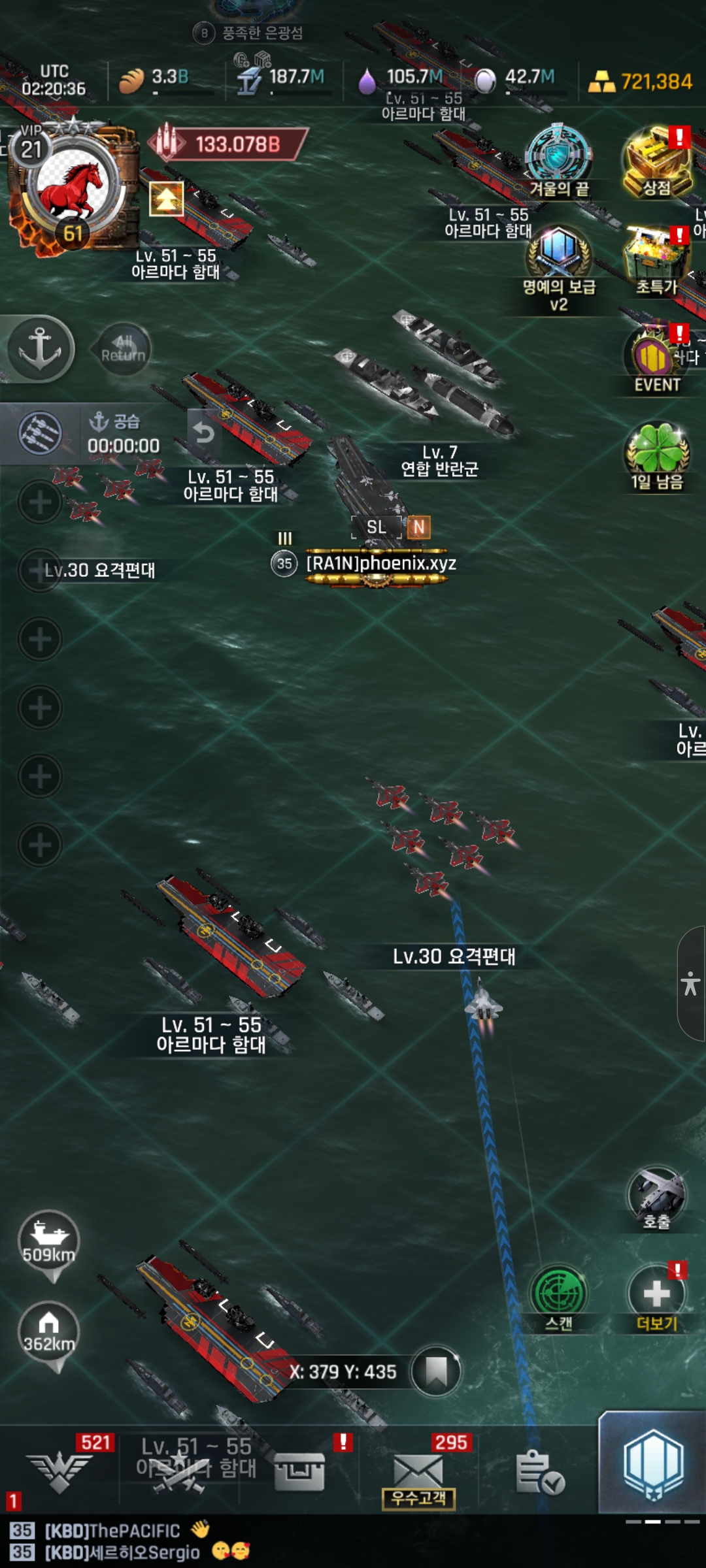This screenshot has width=706, height=1568.
Task: Open the EVENT menu
Action: (x=657, y=359)
